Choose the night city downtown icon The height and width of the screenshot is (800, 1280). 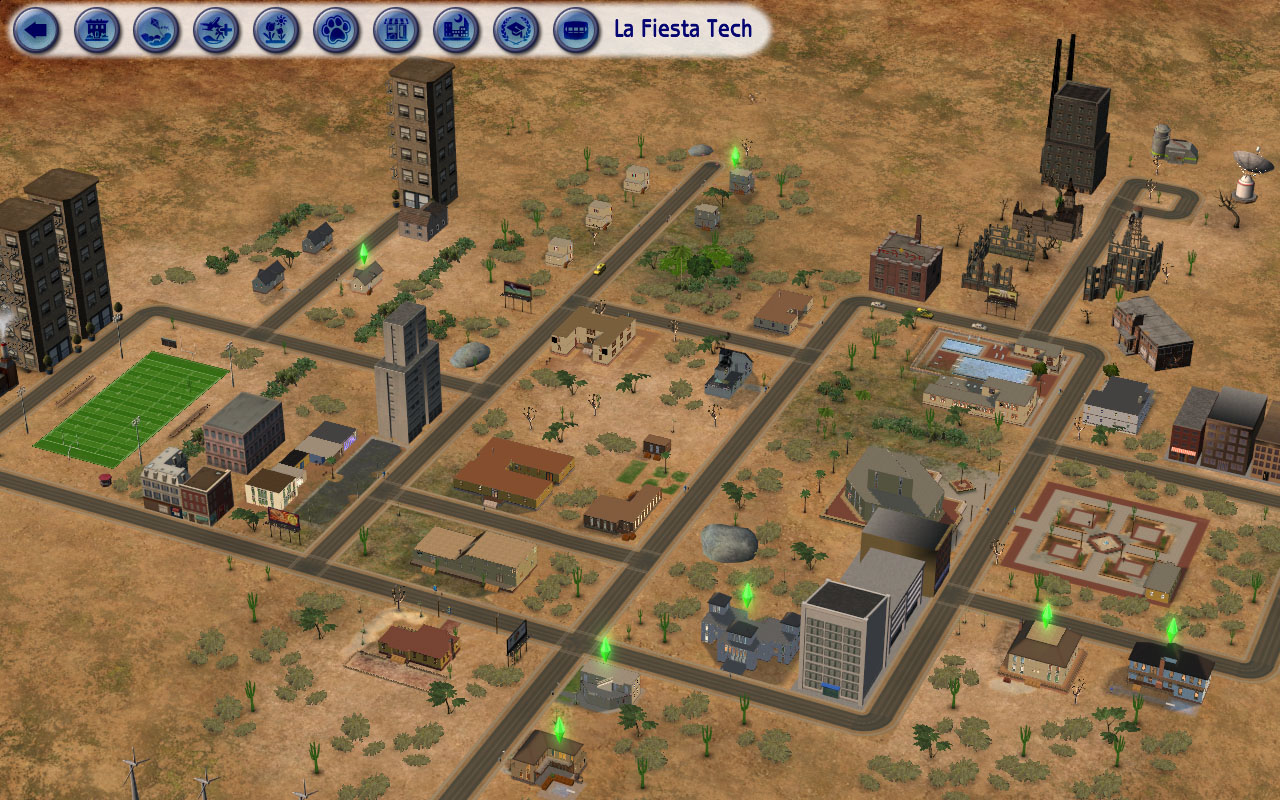coord(457,30)
